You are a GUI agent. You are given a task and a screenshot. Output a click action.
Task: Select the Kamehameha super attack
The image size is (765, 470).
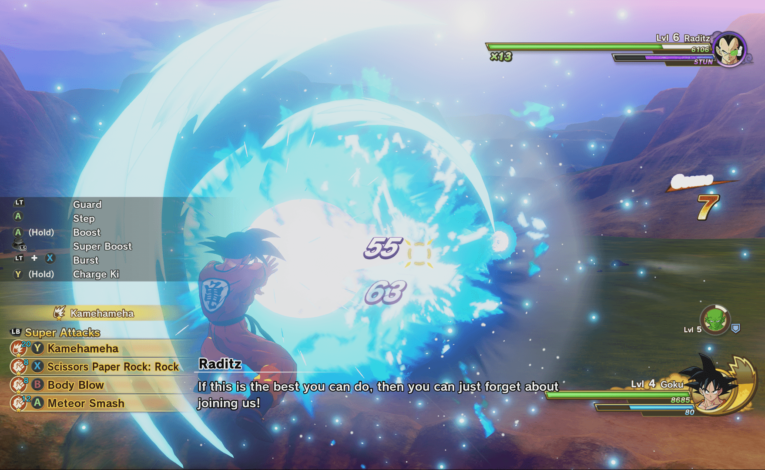point(83,349)
